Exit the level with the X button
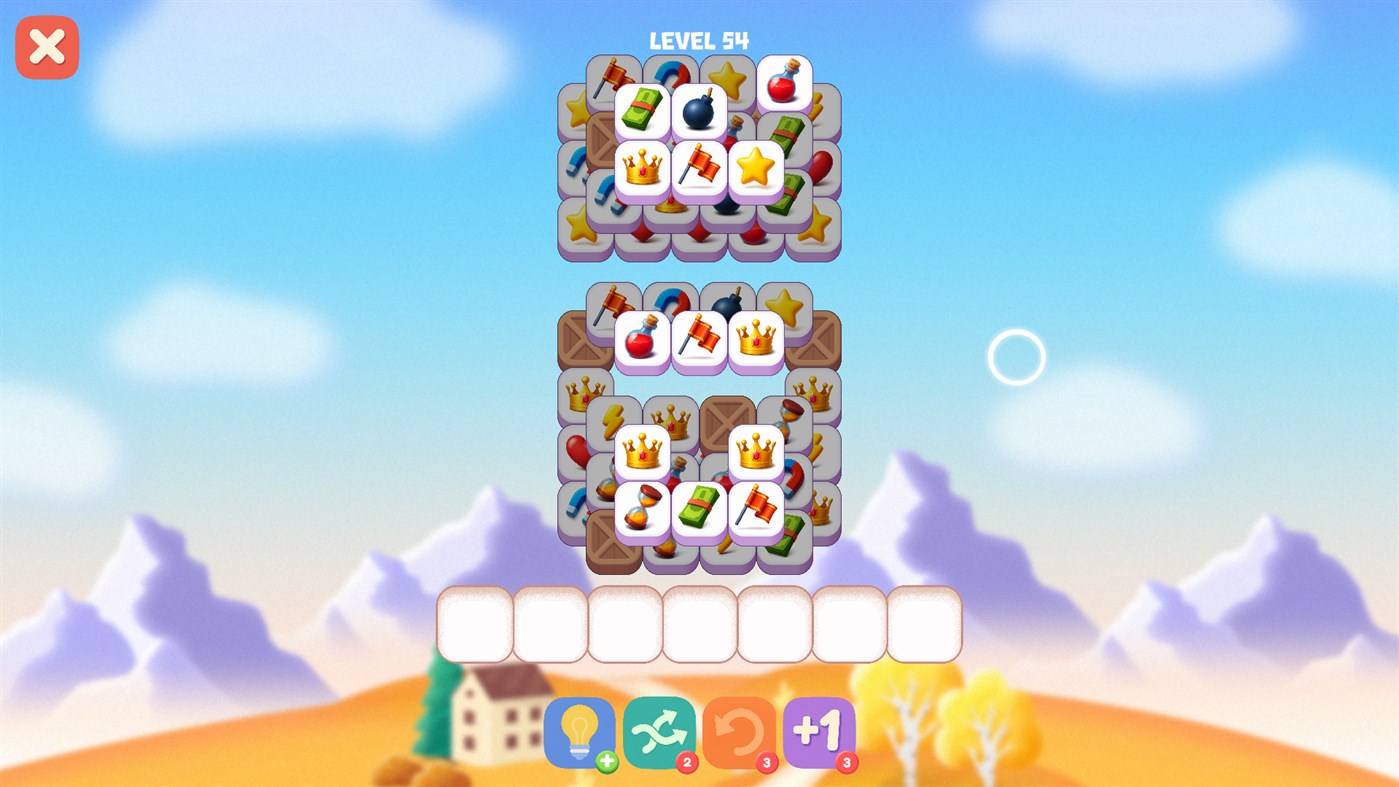Image resolution: width=1399 pixels, height=787 pixels. [46, 46]
